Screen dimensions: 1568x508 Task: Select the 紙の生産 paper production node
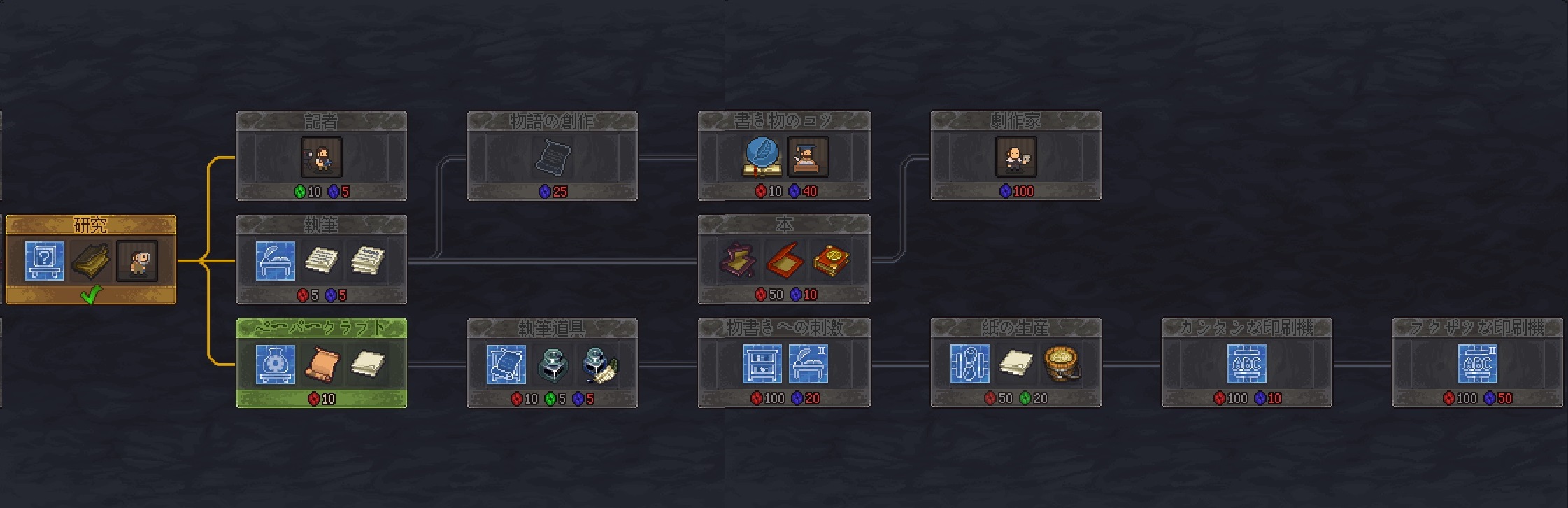[1015, 363]
